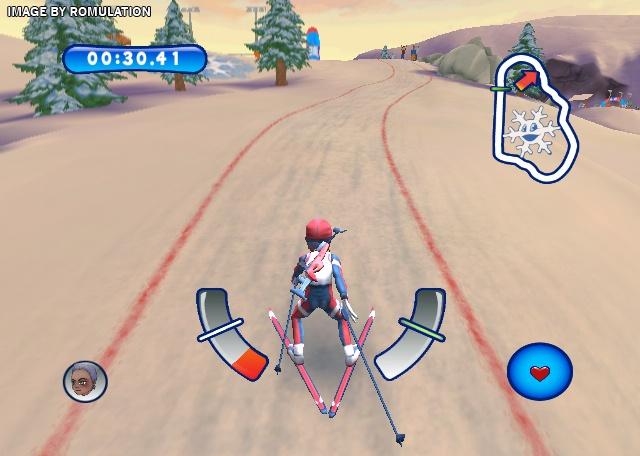The width and height of the screenshot is (640, 456).
Task: Click the right ski power gauge
Action: (x=412, y=332)
